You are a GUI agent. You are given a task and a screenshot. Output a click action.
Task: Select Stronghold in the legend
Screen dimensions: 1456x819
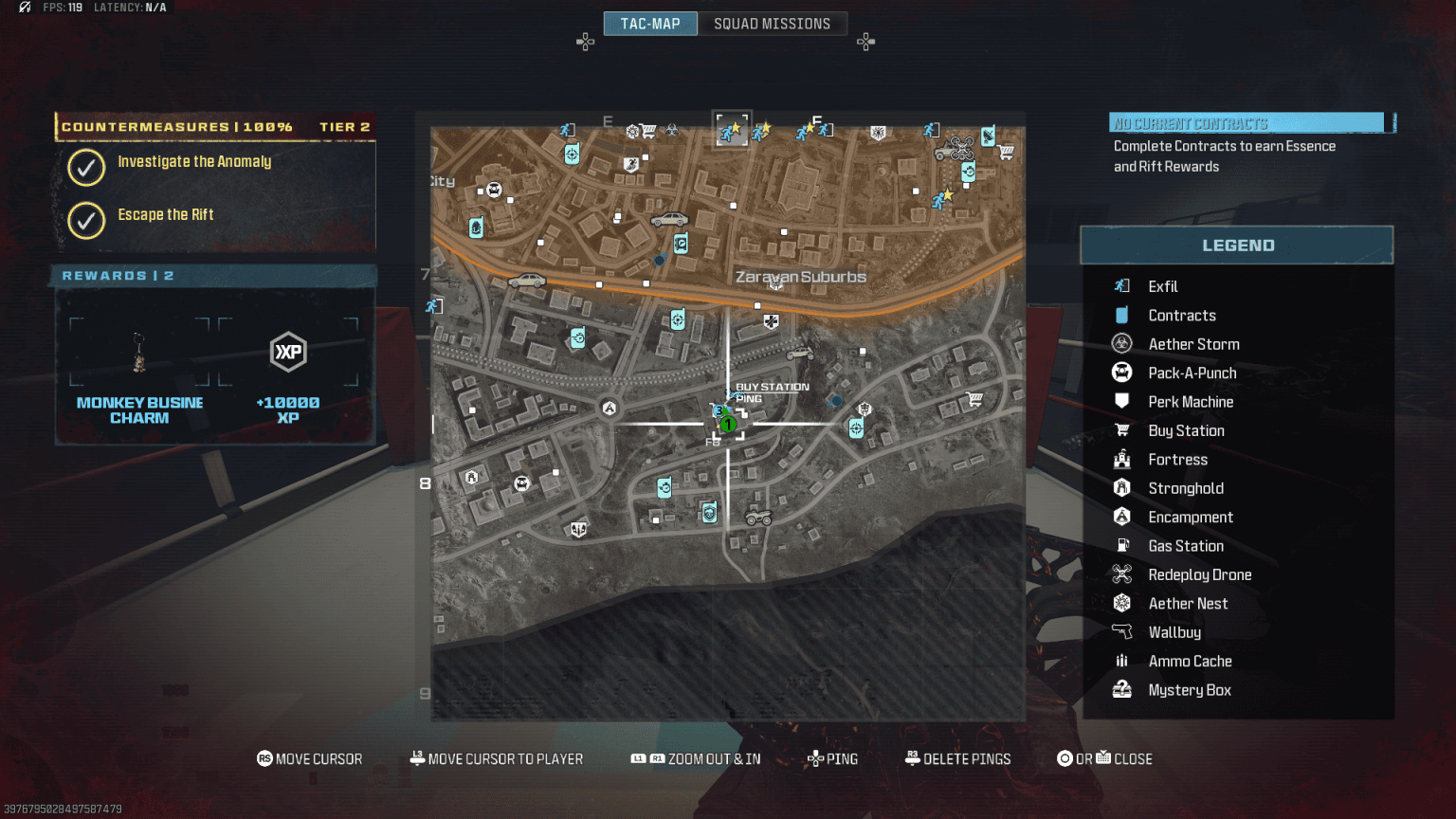[x=1186, y=488]
